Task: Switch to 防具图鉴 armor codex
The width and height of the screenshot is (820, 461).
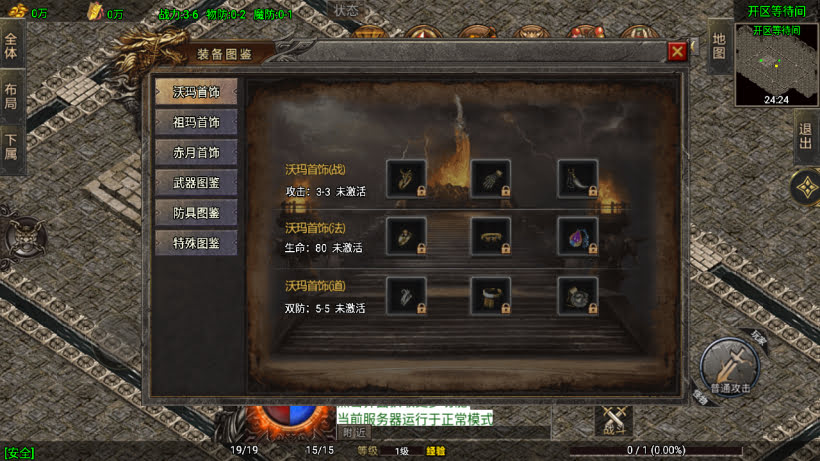Action: pos(196,213)
